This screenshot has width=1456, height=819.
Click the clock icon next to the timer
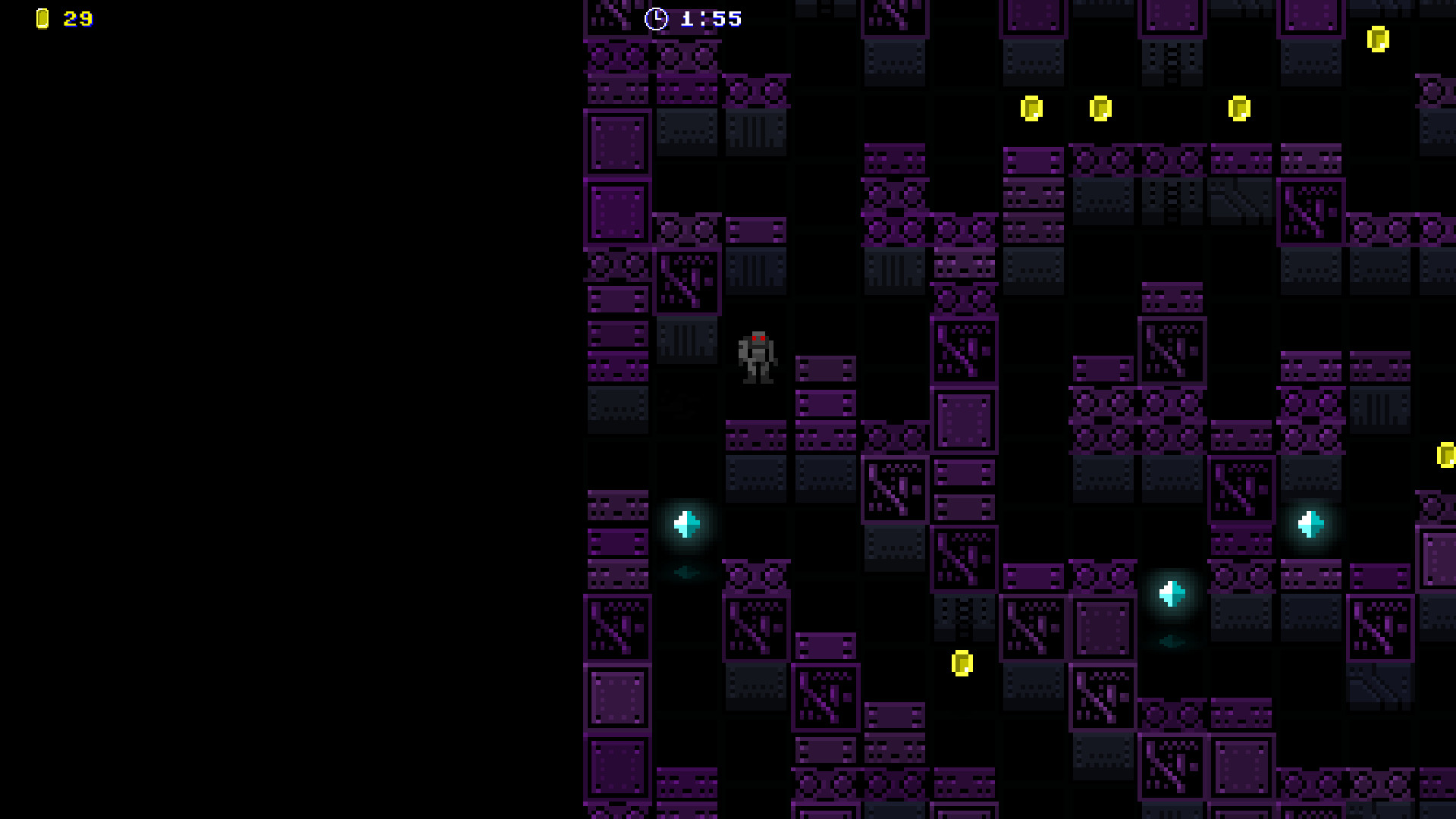tap(657, 18)
